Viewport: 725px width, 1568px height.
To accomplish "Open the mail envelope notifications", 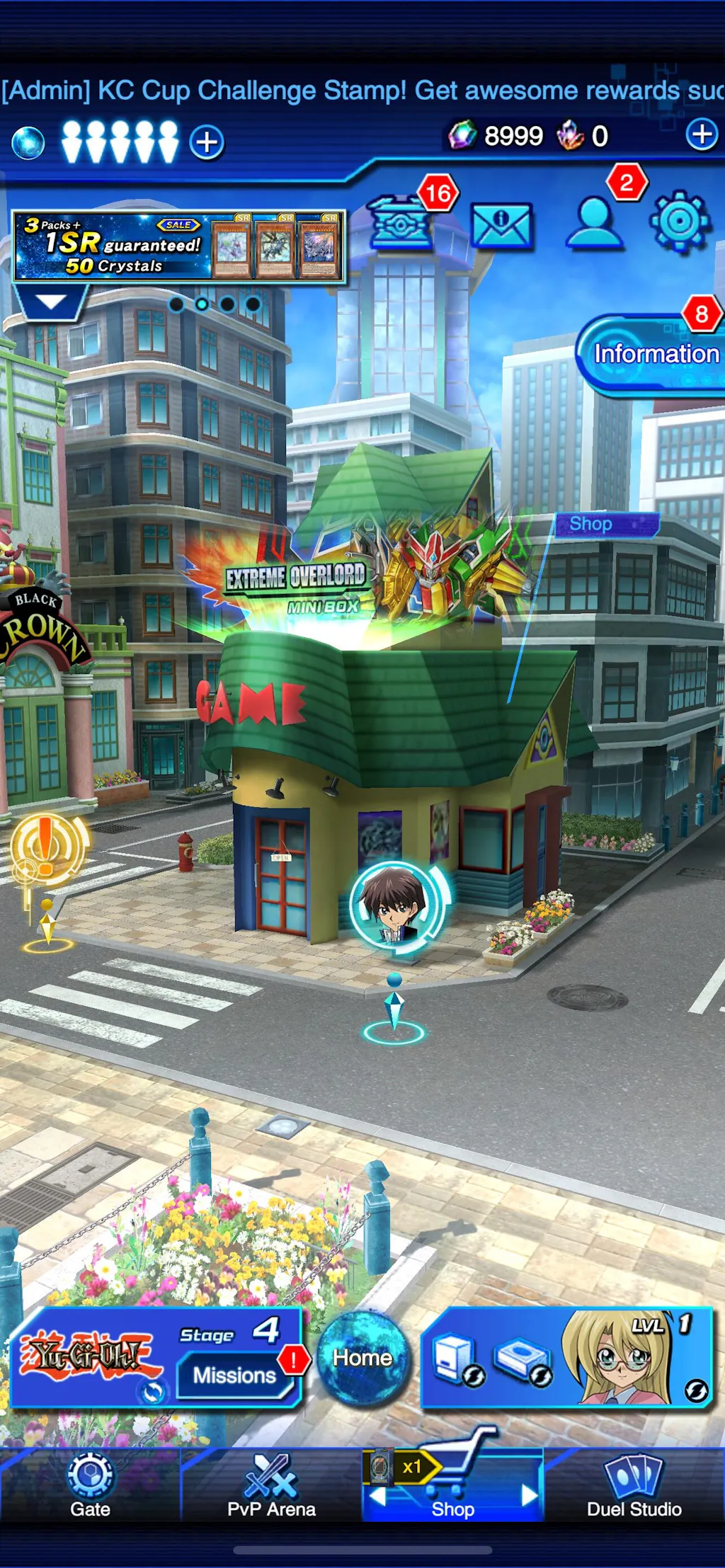I will click(x=501, y=226).
